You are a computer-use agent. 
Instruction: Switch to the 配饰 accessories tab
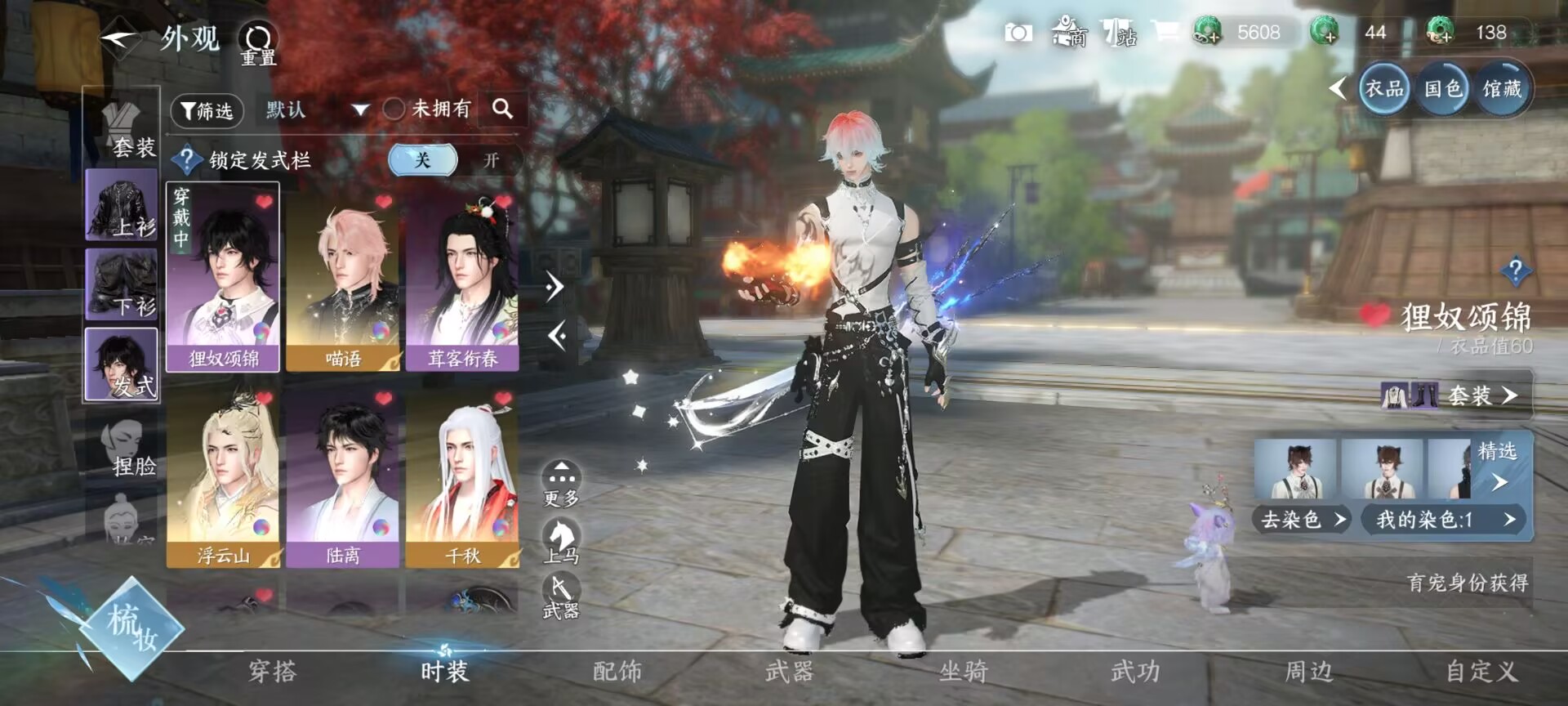point(617,672)
